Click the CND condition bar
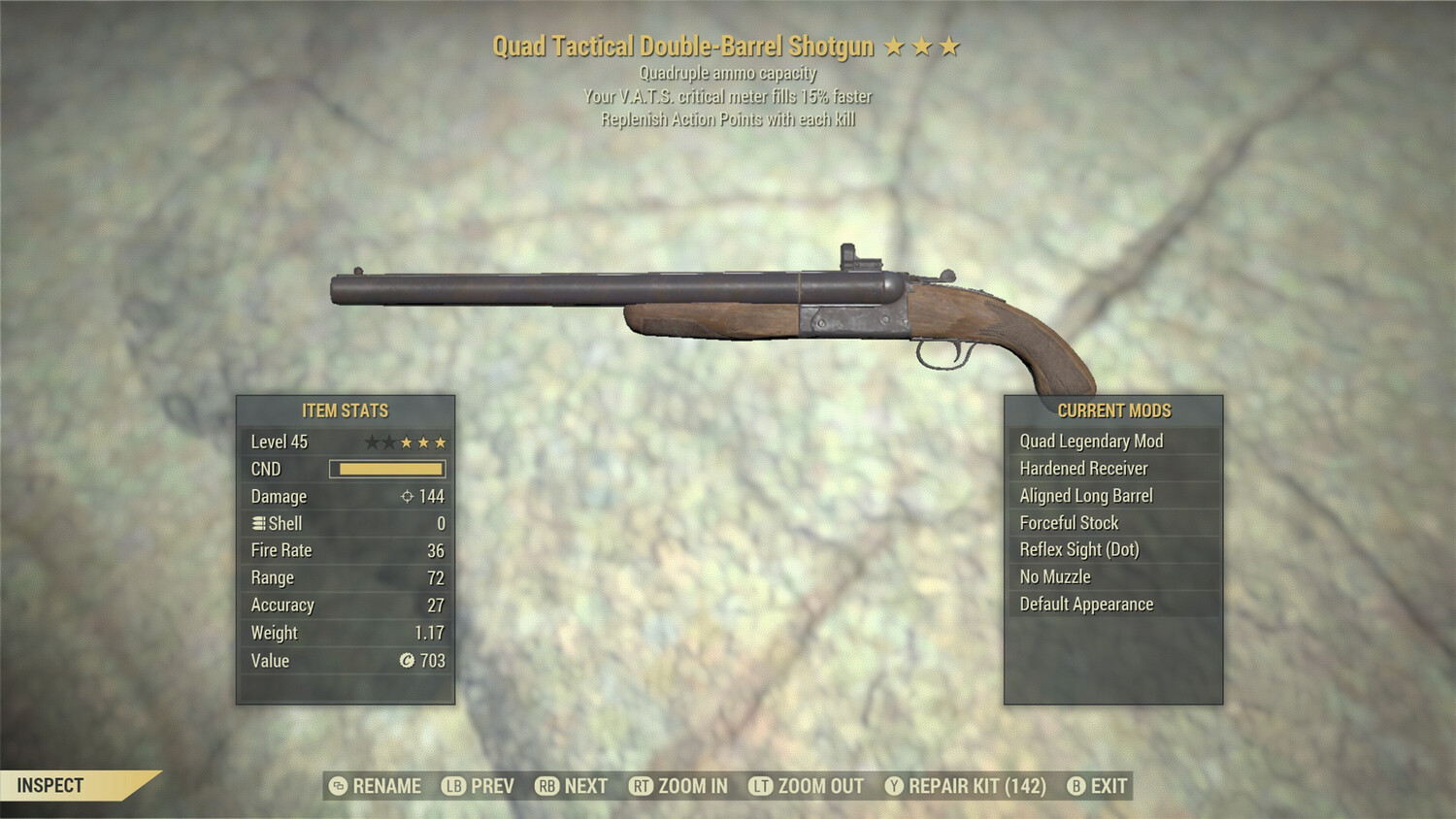Viewport: 1456px width, 819px height. tap(386, 469)
